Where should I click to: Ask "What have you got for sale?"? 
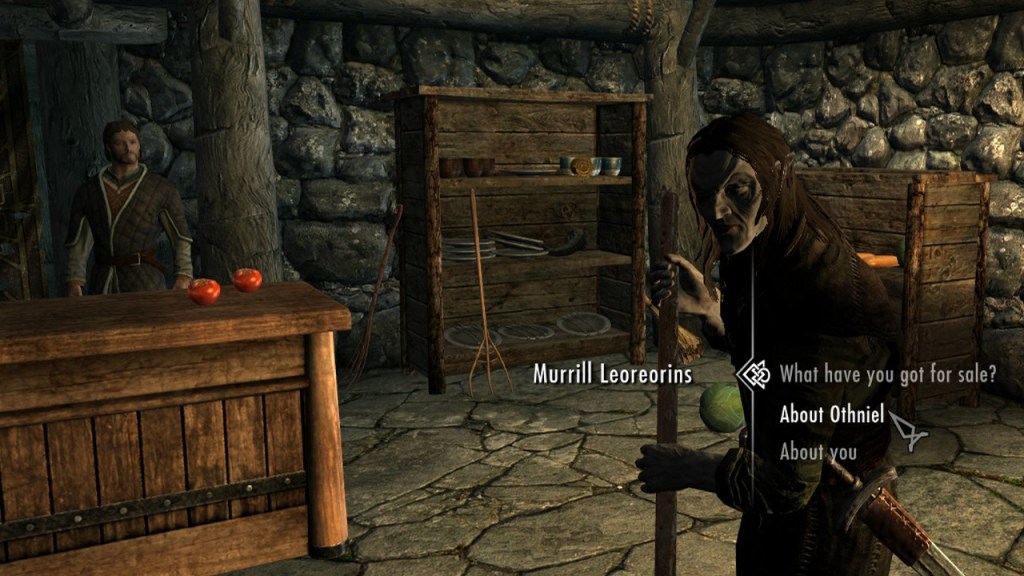tap(887, 375)
